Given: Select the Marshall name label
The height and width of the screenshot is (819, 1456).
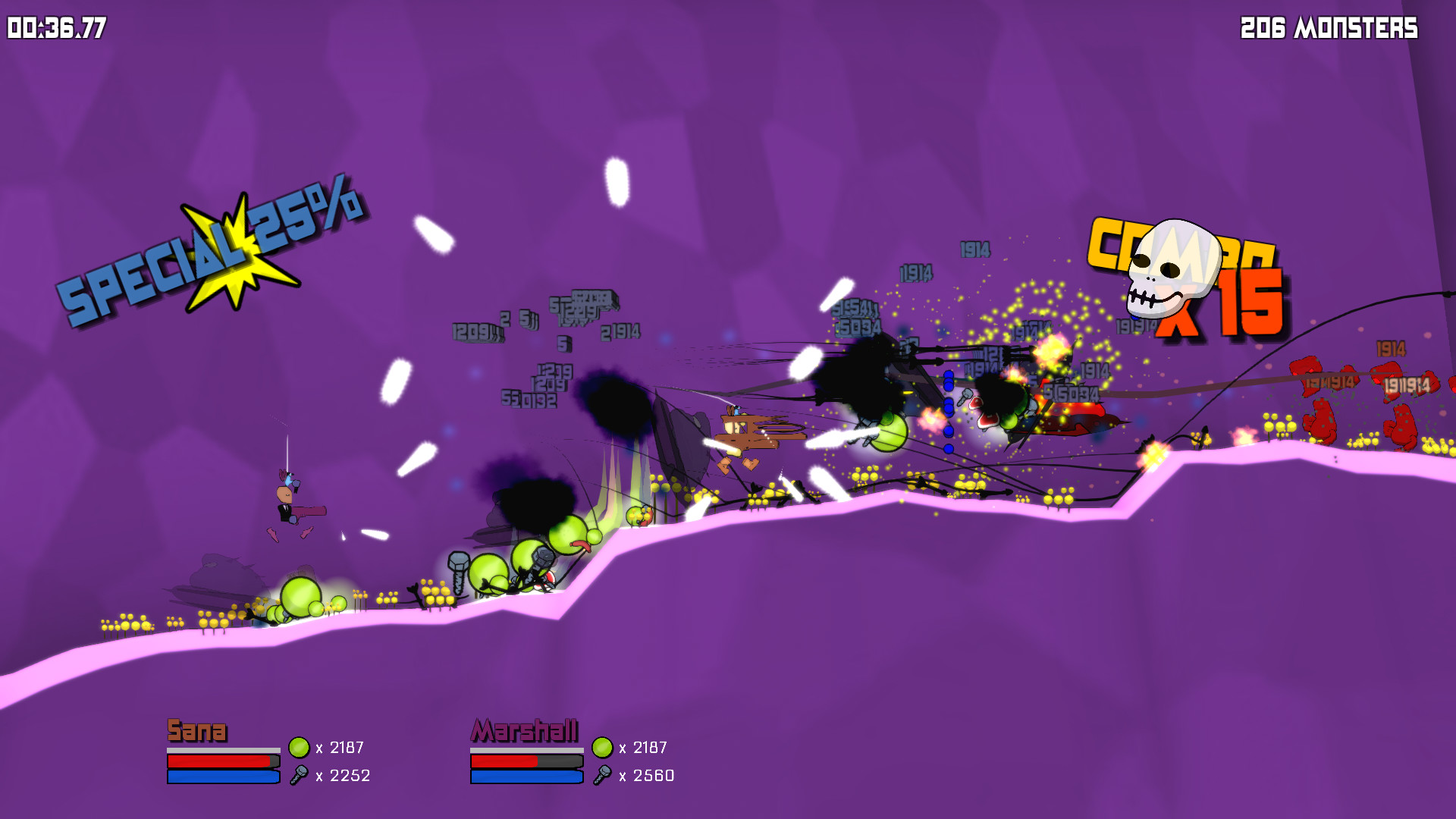Looking at the screenshot, I should pyautogui.click(x=526, y=732).
